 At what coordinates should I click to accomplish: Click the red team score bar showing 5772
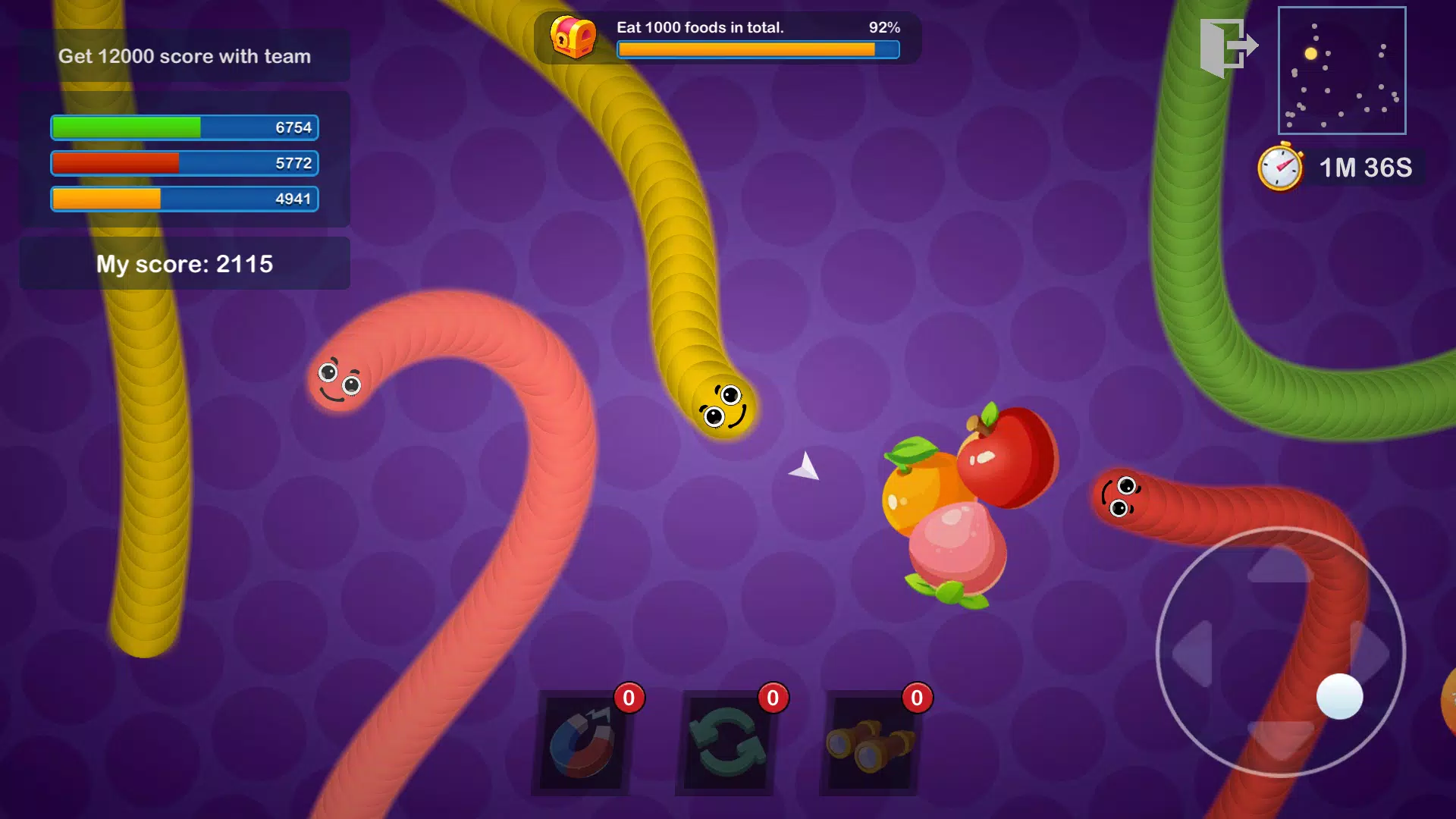(184, 163)
